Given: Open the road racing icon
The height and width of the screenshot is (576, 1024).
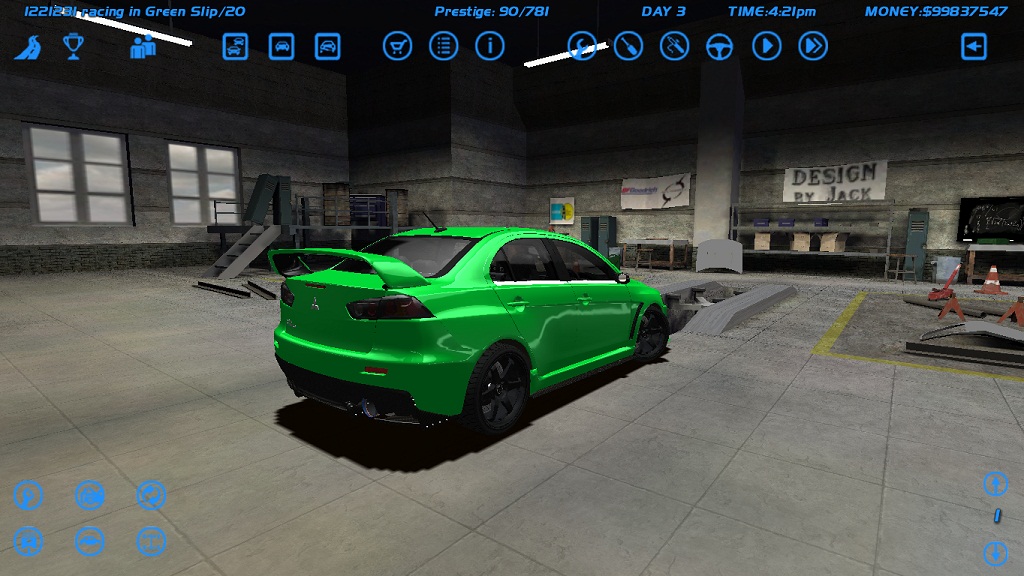Looking at the screenshot, I should pyautogui.click(x=27, y=47).
